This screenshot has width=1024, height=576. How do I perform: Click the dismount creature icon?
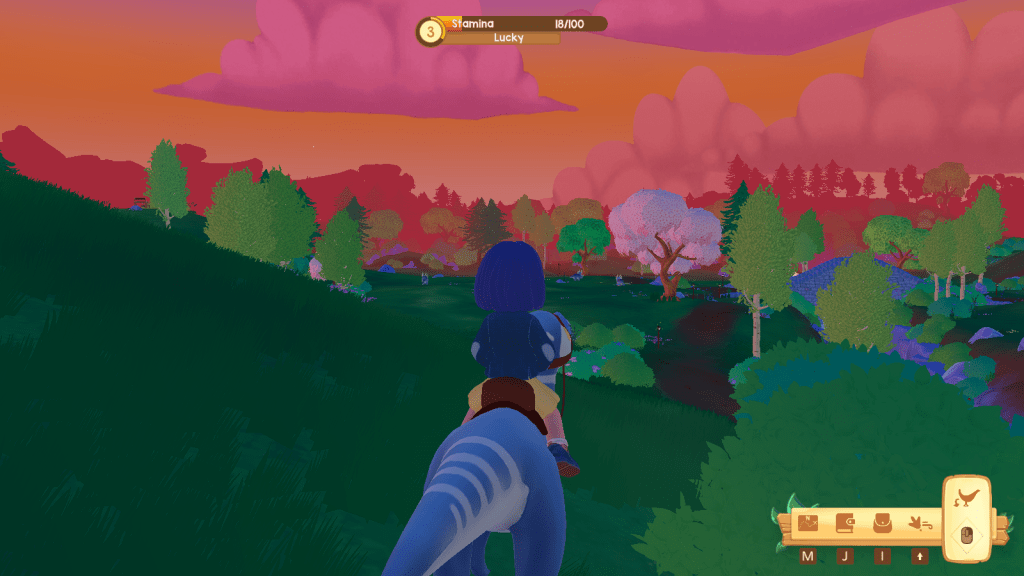(967, 498)
